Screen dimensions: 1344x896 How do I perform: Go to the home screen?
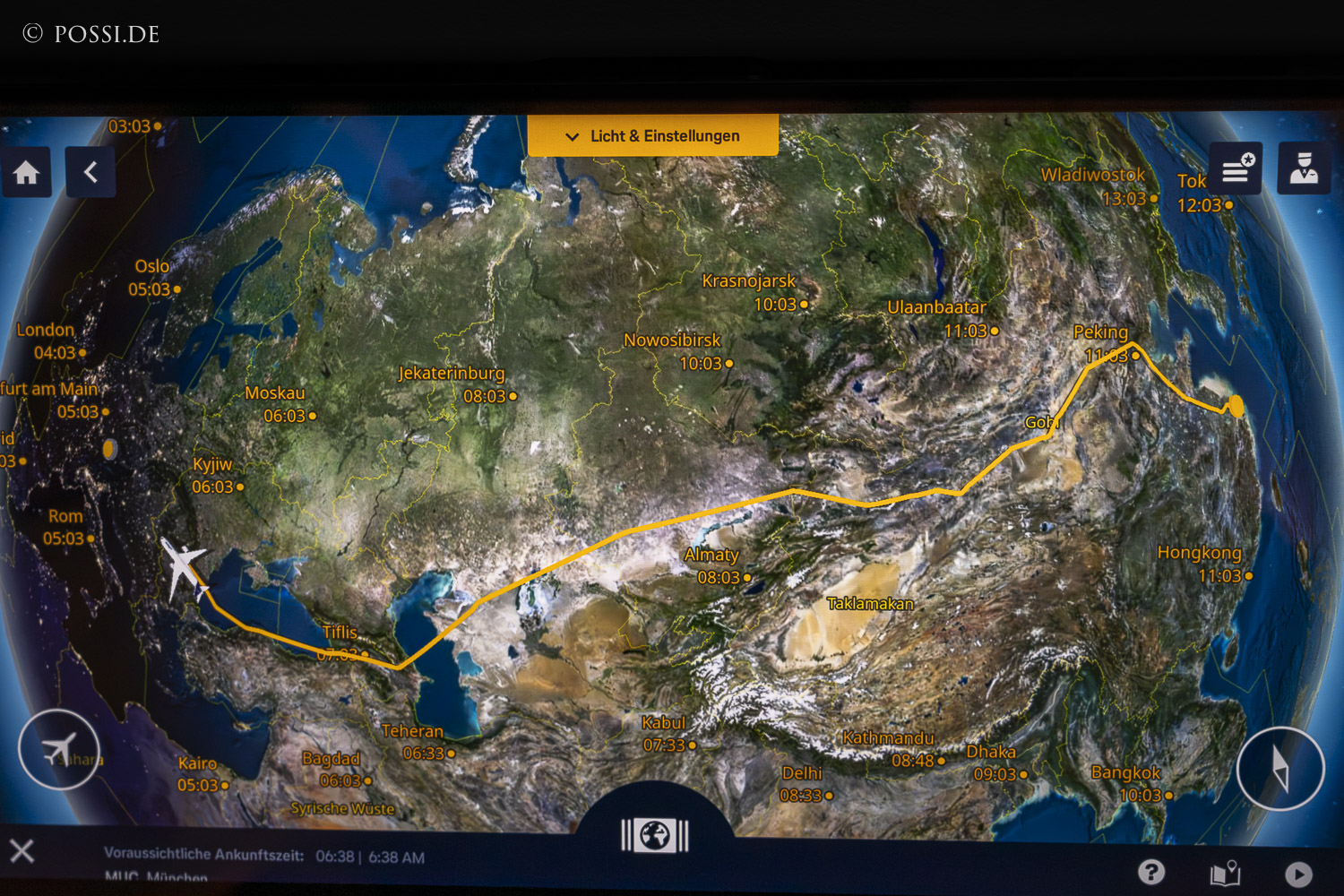(x=26, y=172)
